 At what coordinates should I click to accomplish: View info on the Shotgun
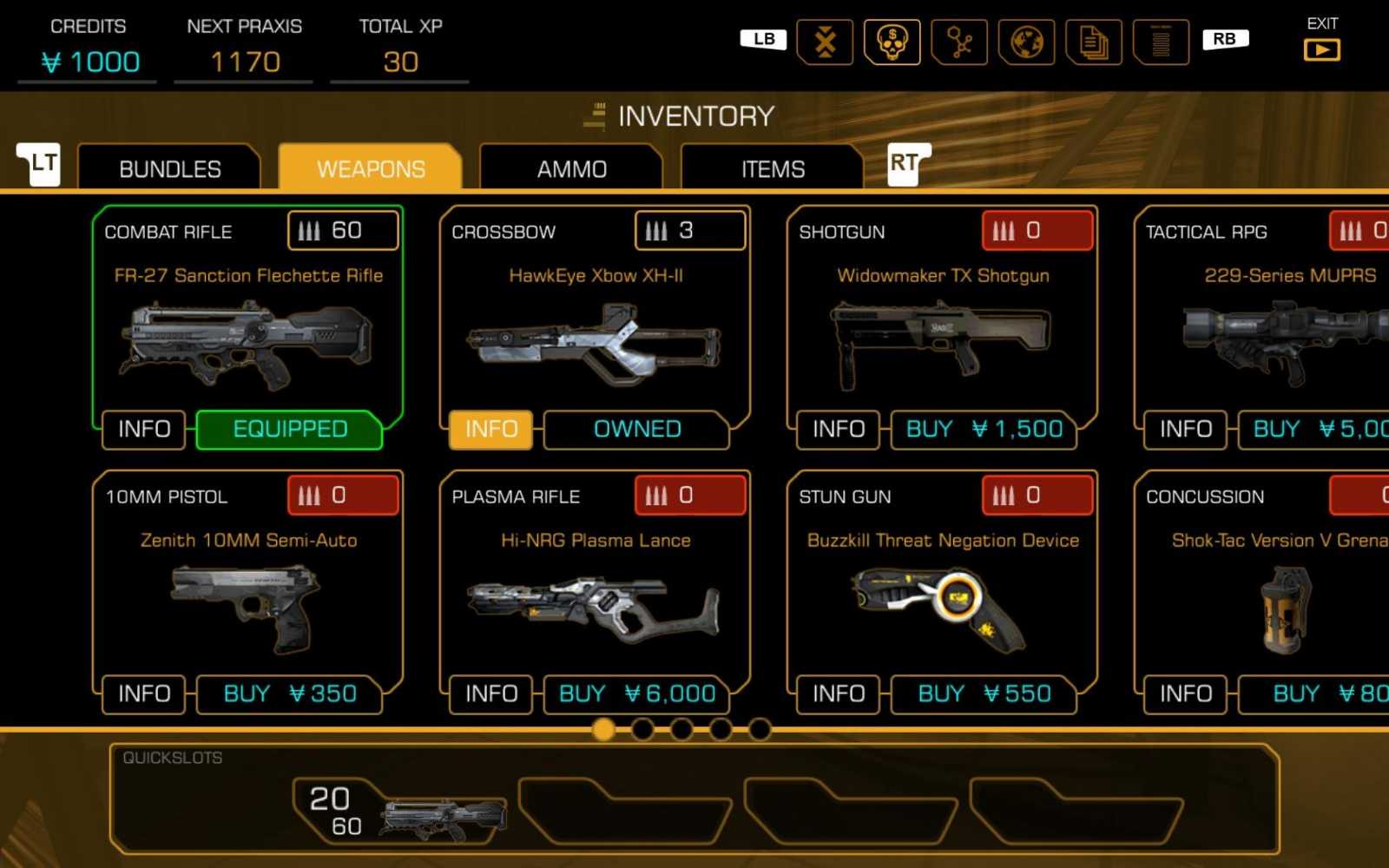[x=839, y=430]
